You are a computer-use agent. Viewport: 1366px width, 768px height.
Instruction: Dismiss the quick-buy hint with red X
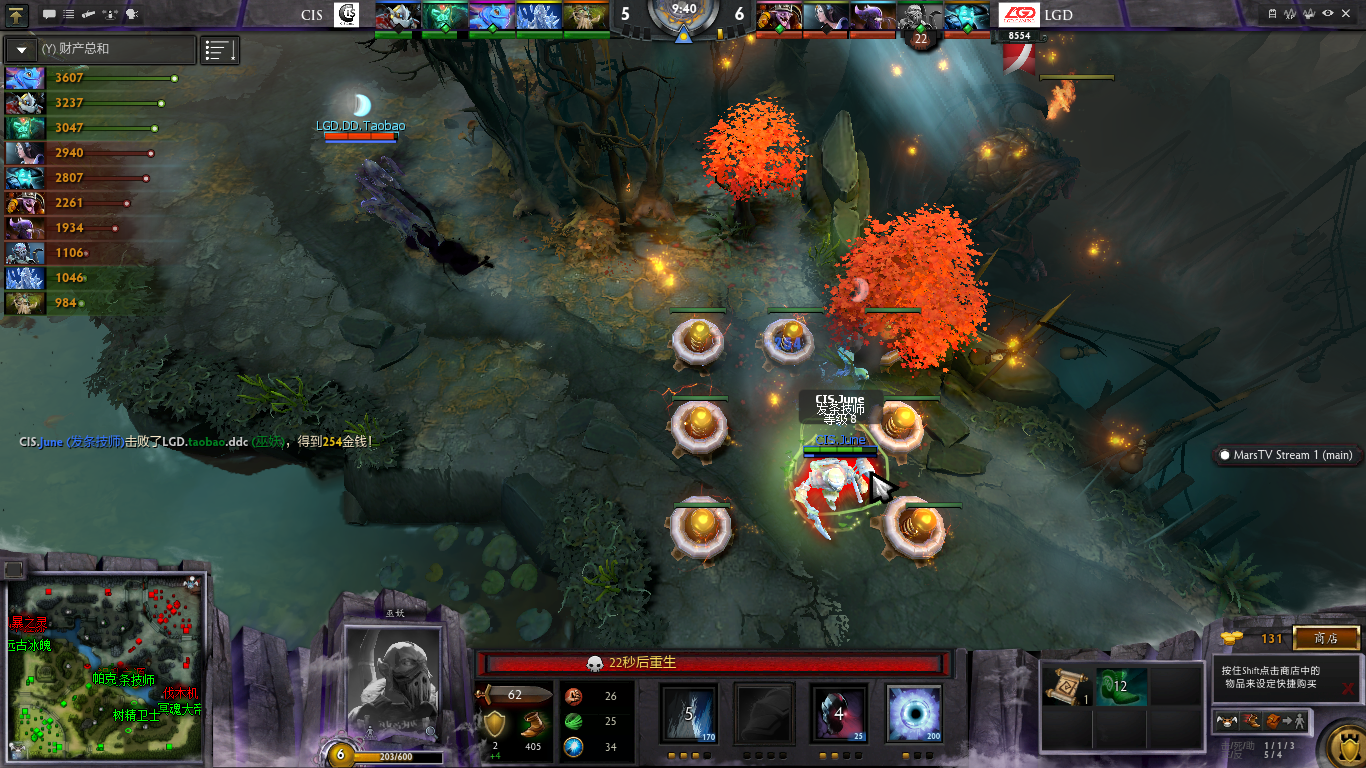1348,688
